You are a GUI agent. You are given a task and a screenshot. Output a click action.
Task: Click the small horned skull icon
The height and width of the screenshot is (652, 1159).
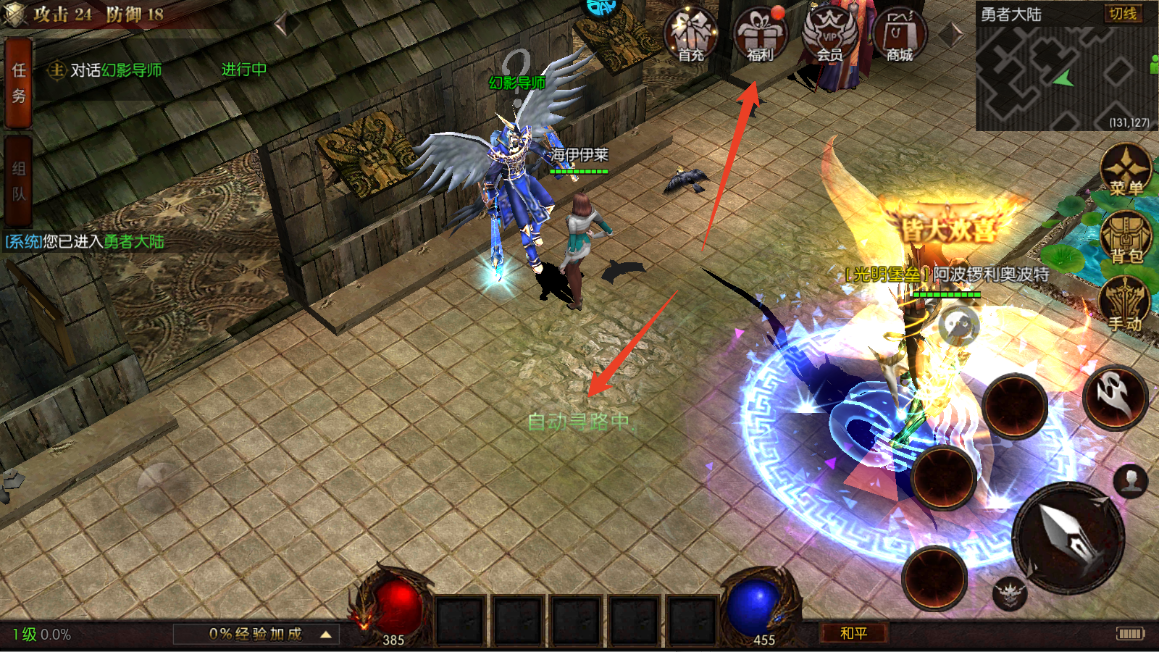coord(1010,593)
